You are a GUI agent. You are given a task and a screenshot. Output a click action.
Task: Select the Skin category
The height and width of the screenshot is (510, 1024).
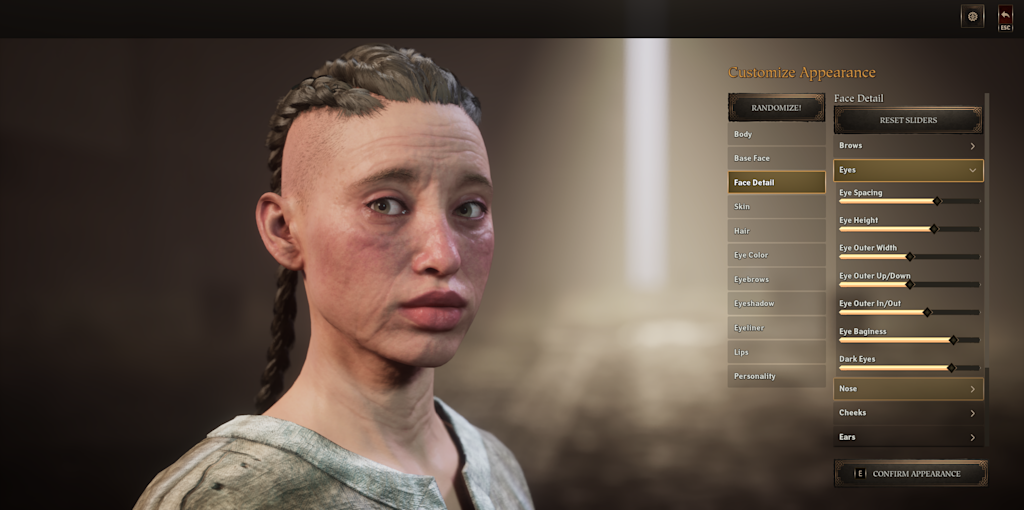point(776,206)
